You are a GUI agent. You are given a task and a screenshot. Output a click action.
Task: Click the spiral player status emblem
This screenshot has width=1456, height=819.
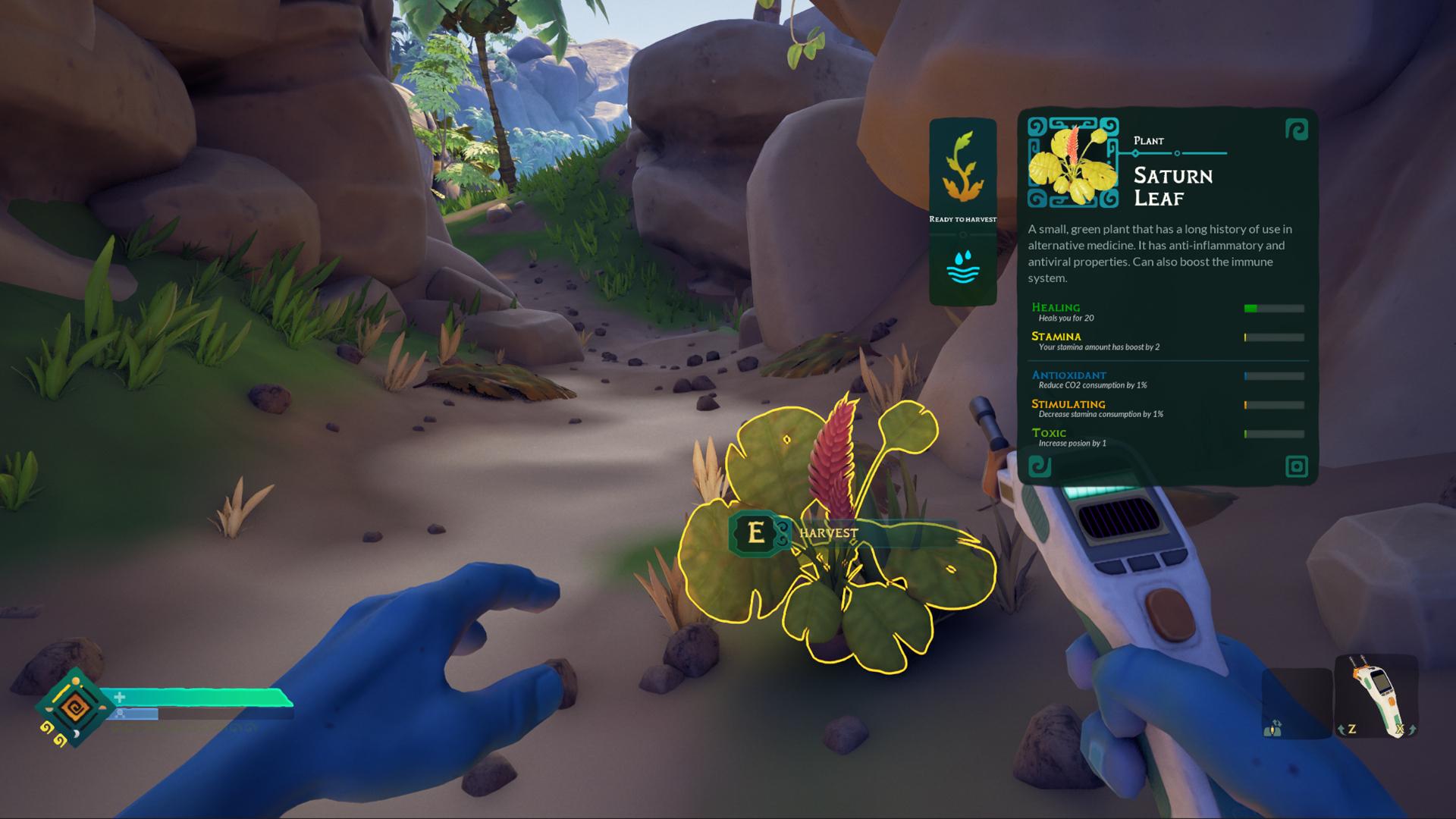74,708
